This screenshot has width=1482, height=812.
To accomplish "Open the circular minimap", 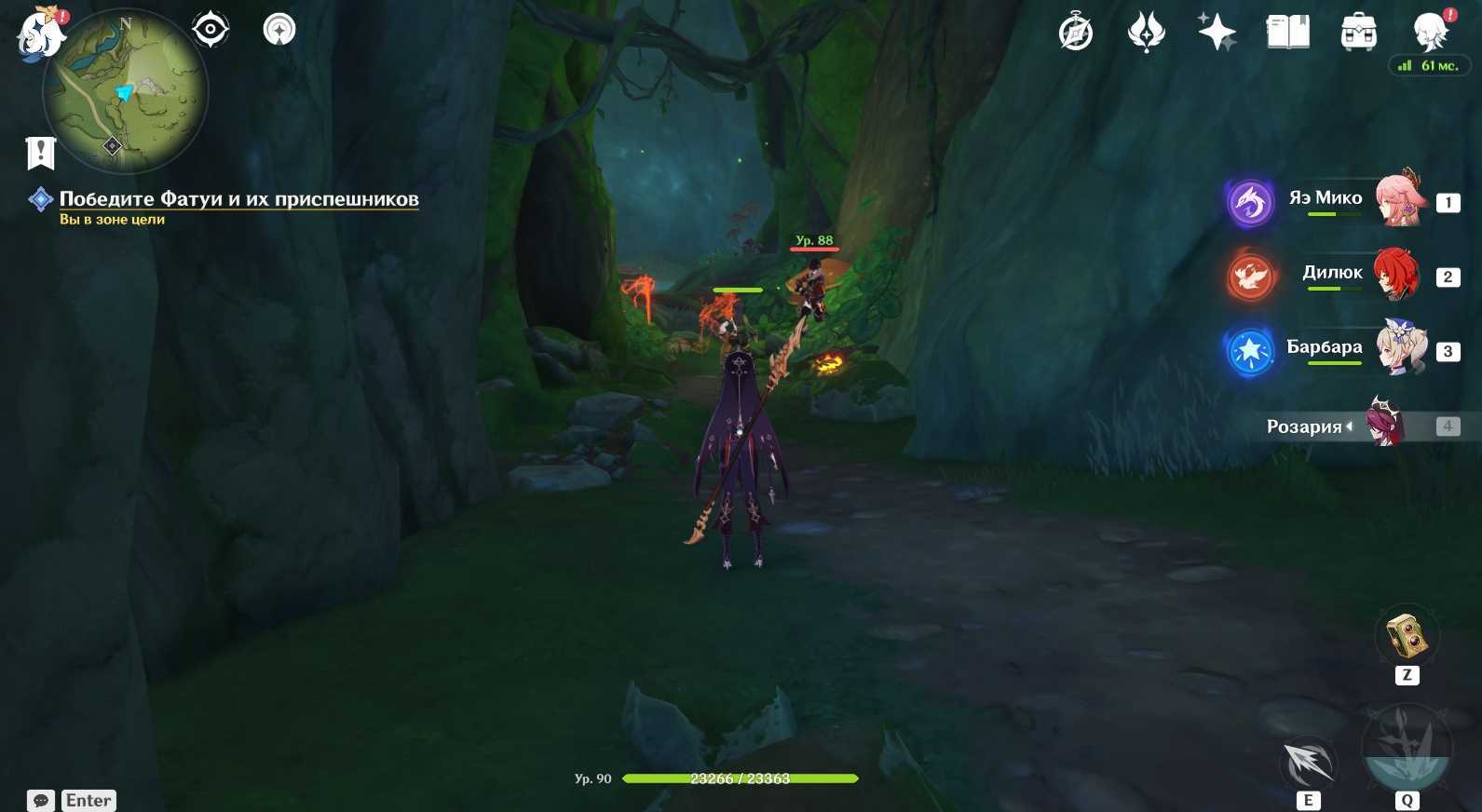I will click(126, 91).
